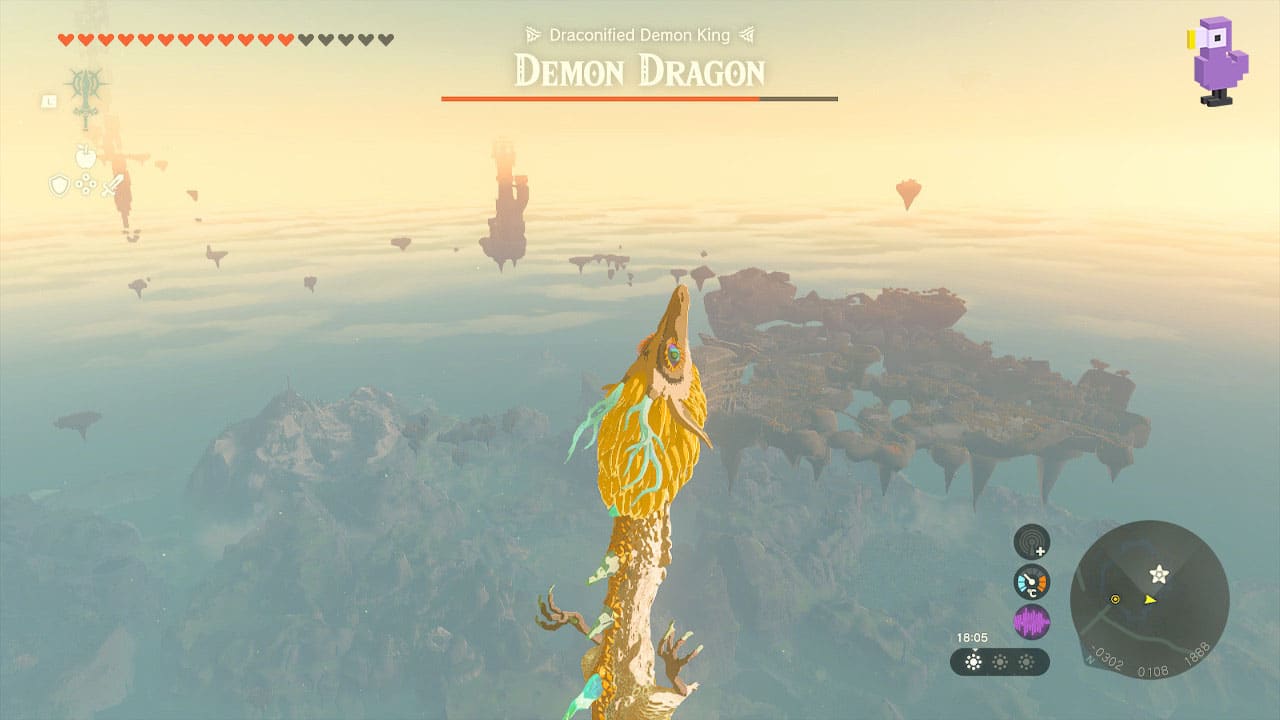Open the L button prompt
1280x720 pixels.
(49, 101)
